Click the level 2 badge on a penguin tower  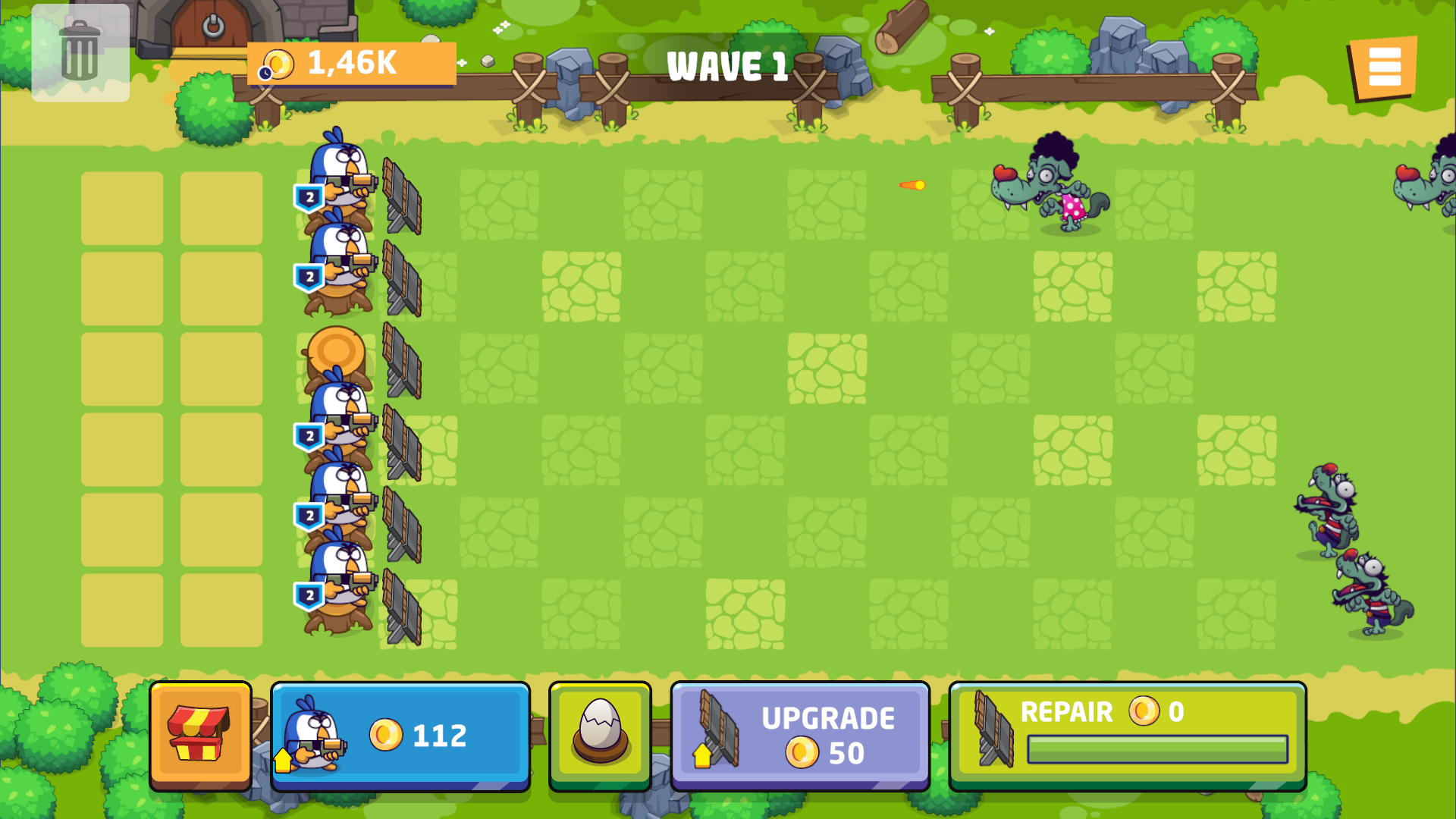[x=309, y=196]
